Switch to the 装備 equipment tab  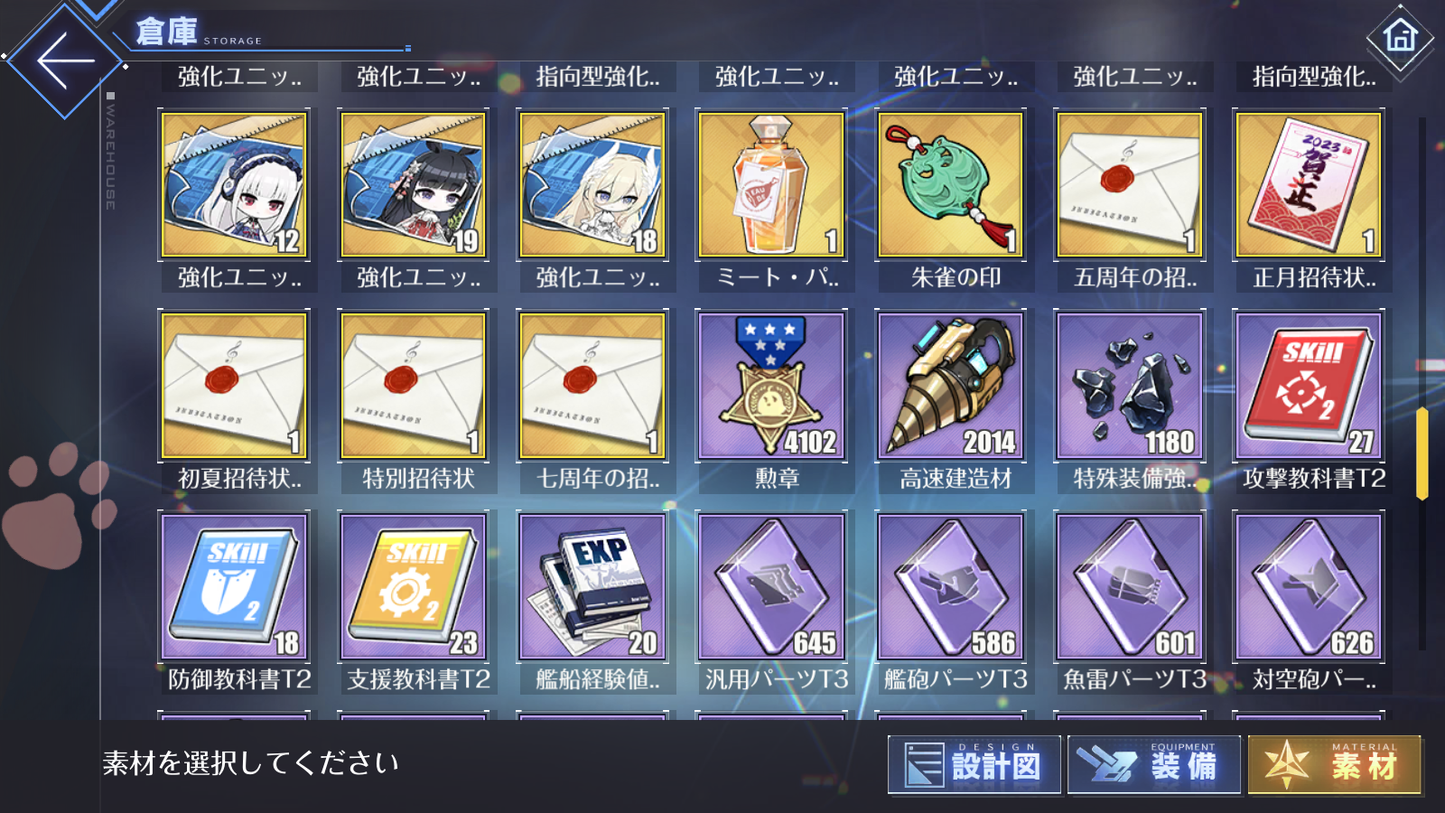click(1152, 764)
